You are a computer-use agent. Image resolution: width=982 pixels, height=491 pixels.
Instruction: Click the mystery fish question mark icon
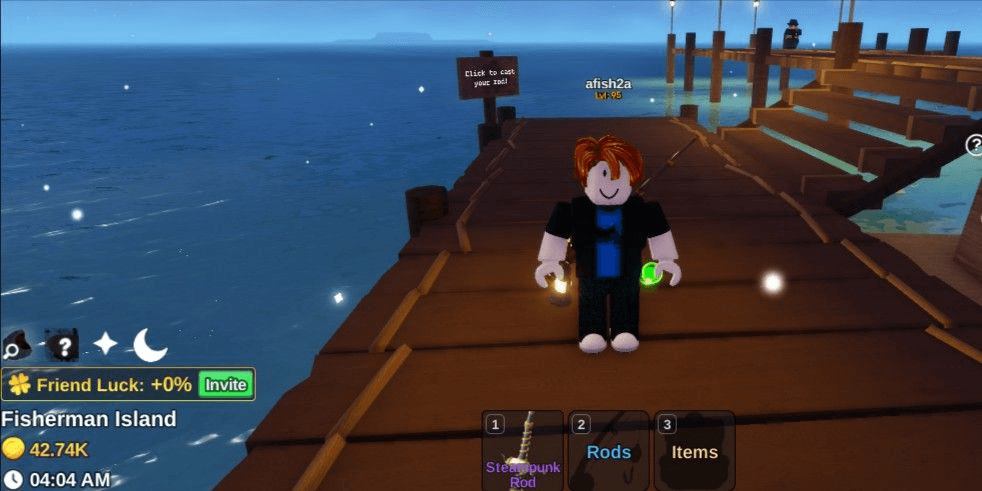(62, 346)
